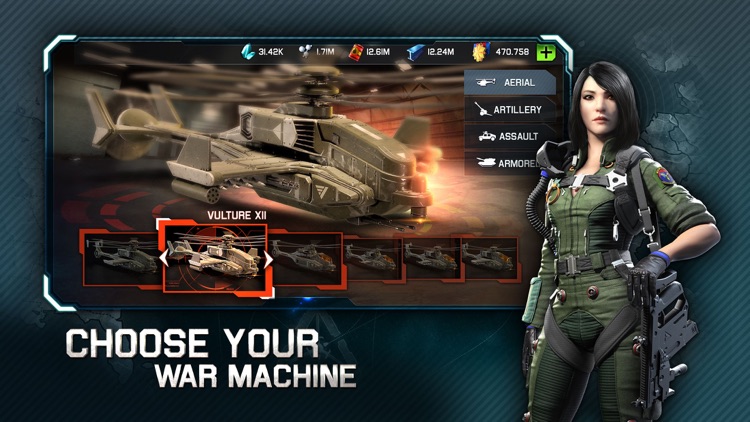Click the green plus button to add currency

[546, 54]
